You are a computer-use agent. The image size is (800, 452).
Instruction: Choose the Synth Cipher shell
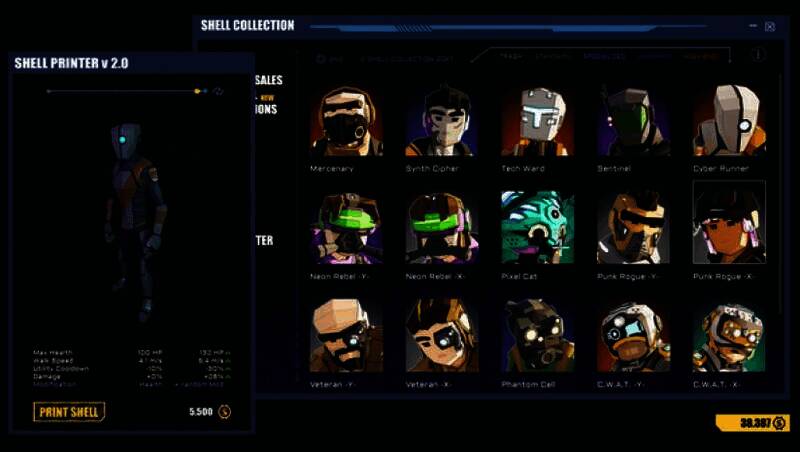[441, 121]
